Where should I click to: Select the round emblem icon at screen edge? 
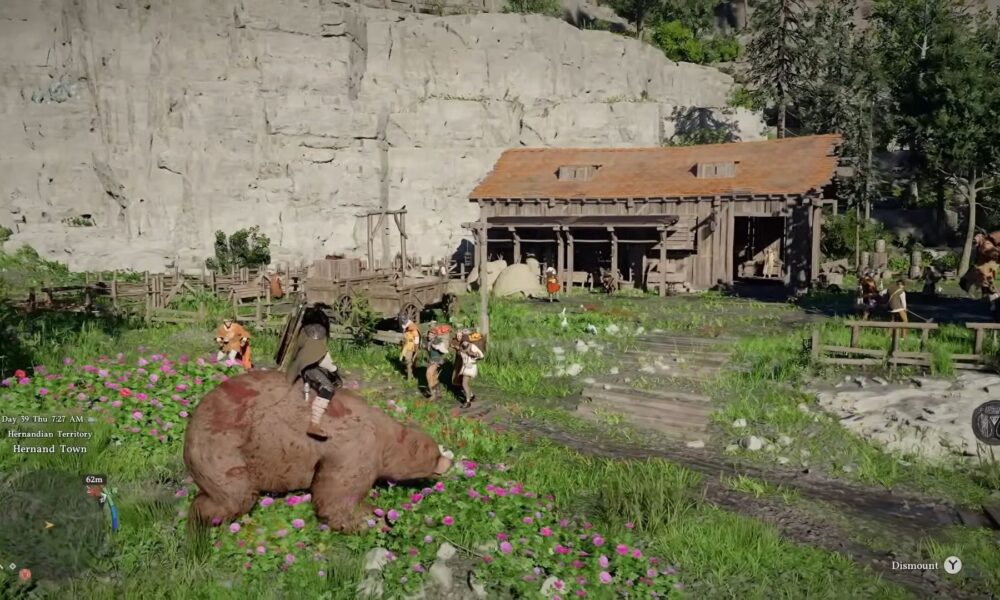(x=987, y=422)
